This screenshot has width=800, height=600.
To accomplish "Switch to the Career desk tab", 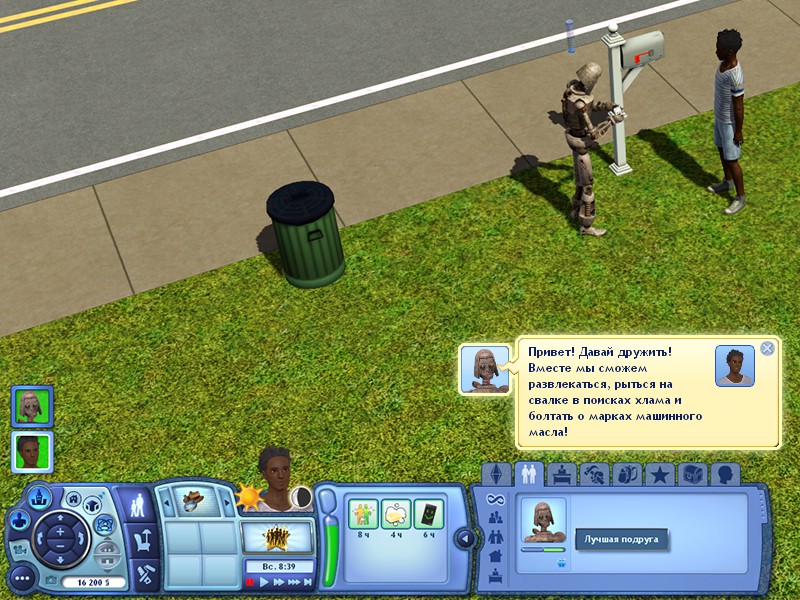I will pos(560,473).
